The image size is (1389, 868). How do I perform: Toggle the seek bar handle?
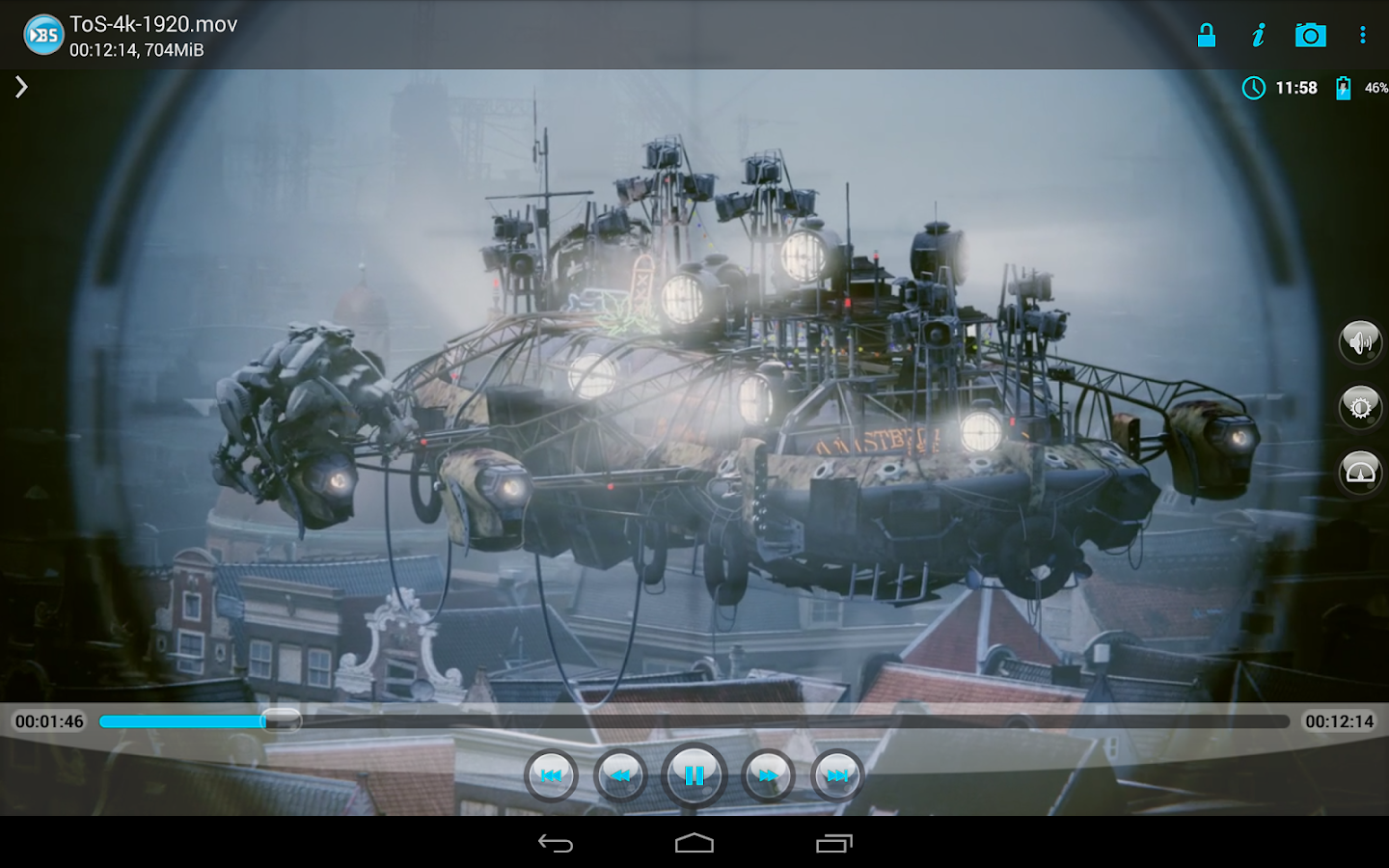[x=282, y=720]
